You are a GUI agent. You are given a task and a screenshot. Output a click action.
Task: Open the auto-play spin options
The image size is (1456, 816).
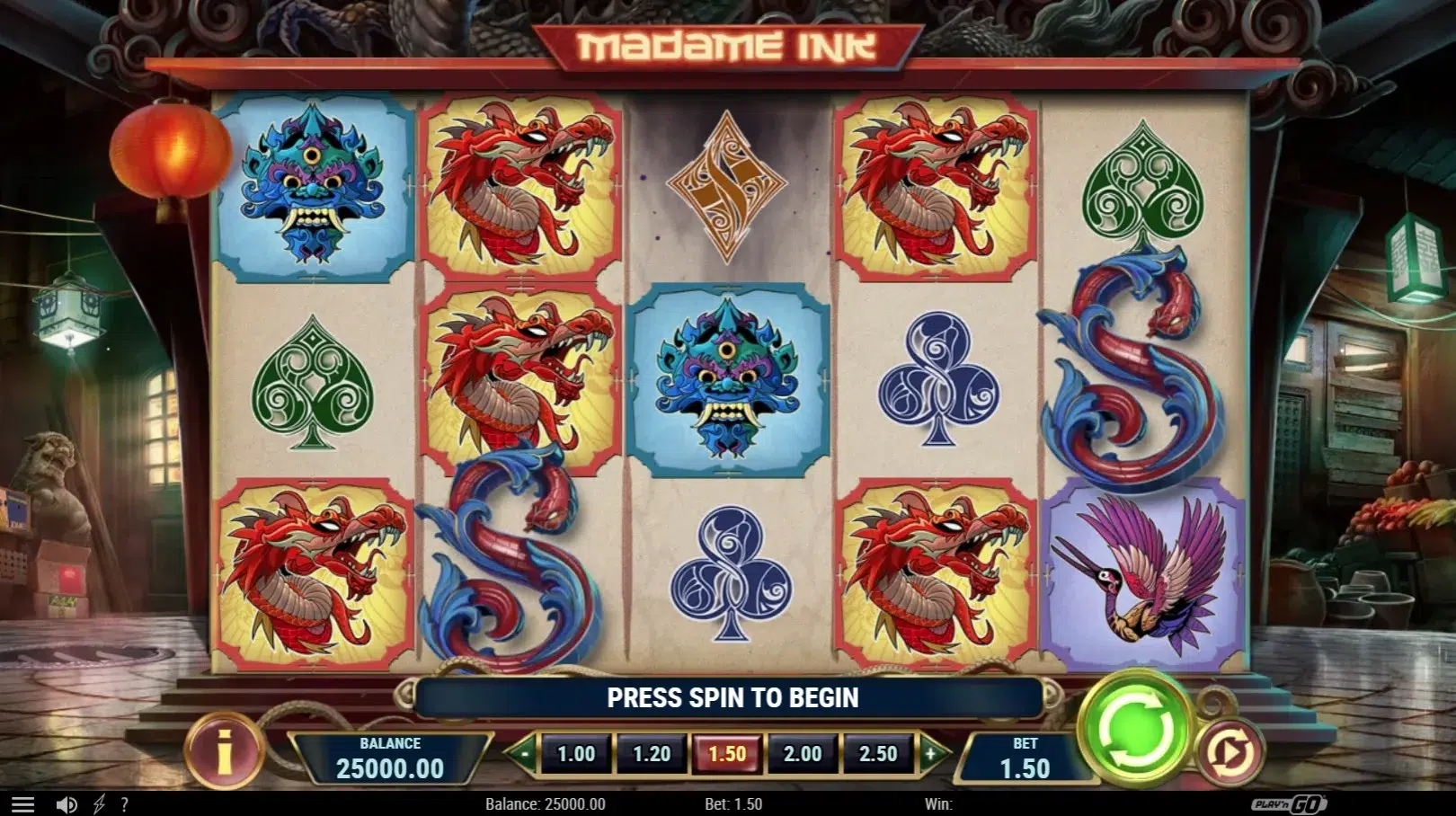[1230, 750]
